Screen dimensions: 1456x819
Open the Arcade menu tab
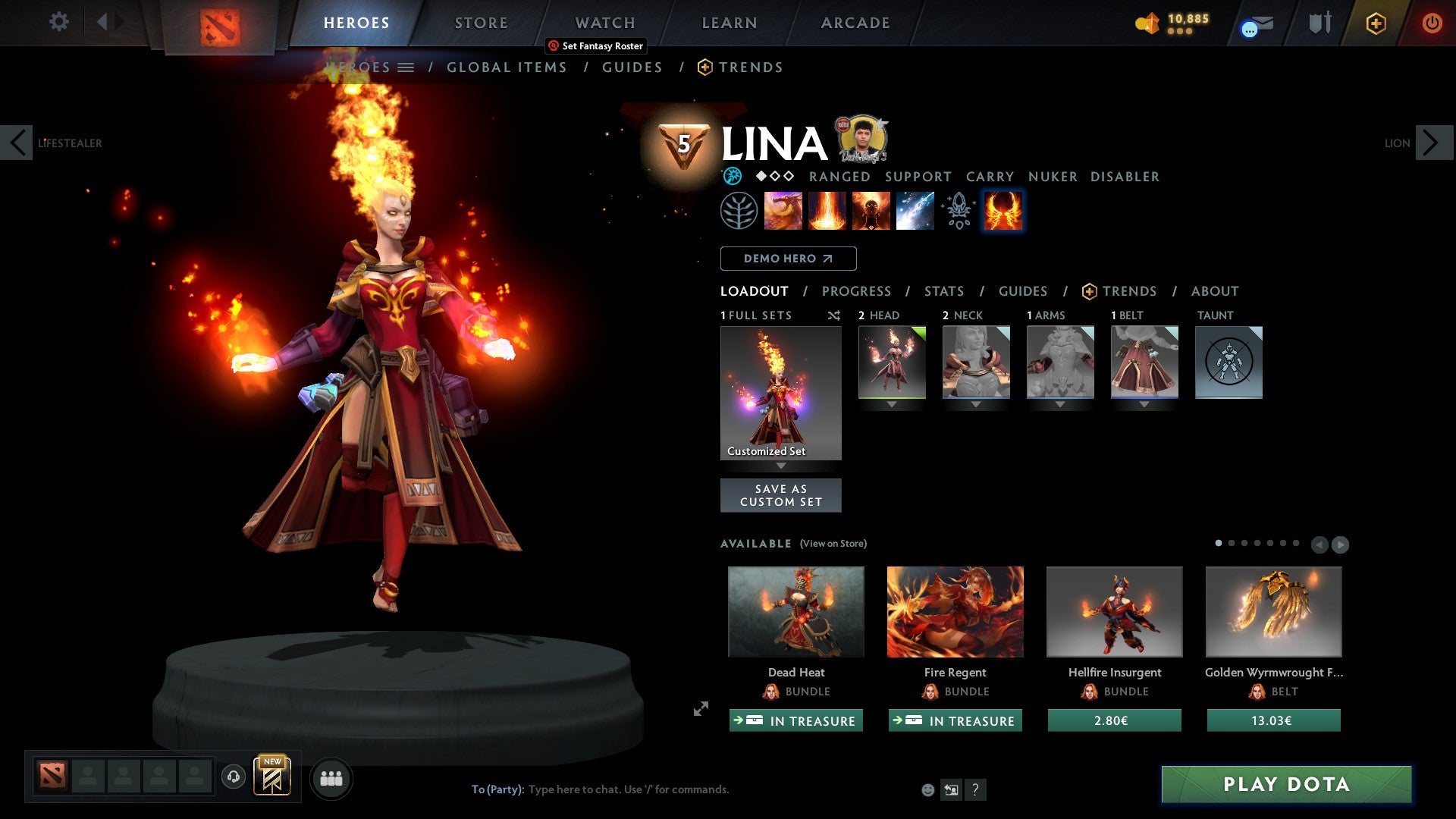(x=855, y=23)
